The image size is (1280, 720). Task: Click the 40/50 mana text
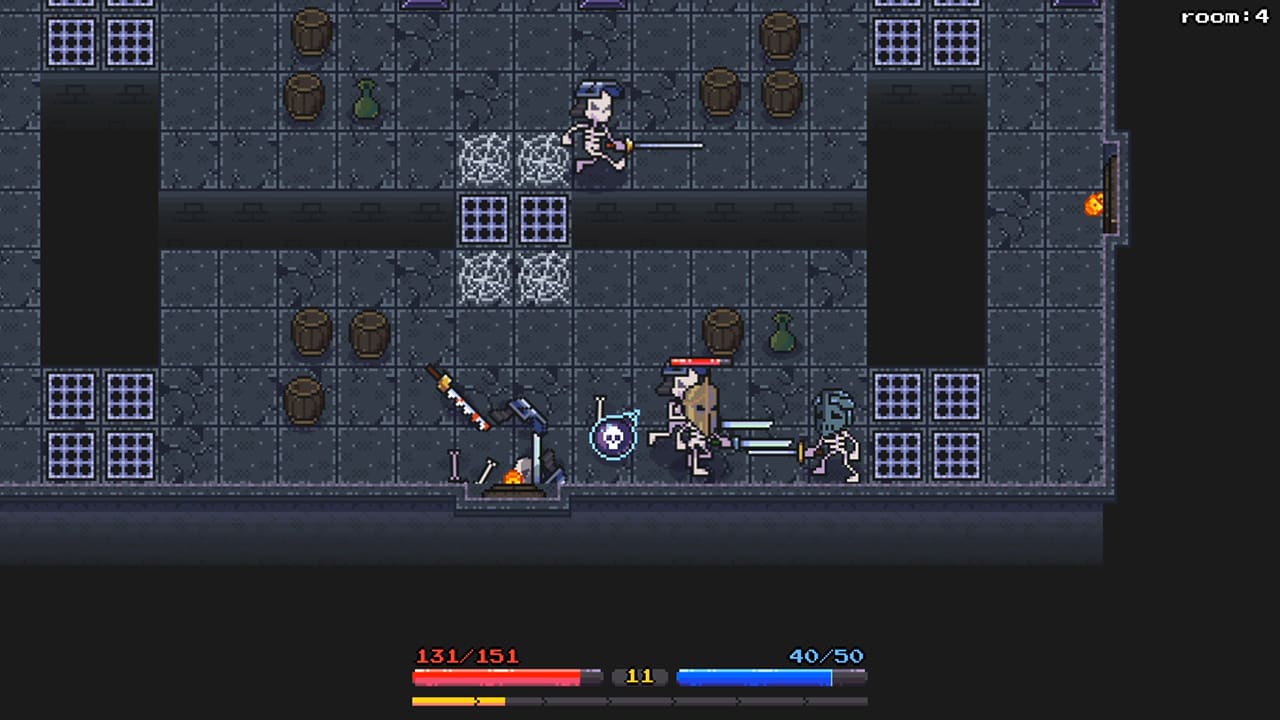pos(826,656)
